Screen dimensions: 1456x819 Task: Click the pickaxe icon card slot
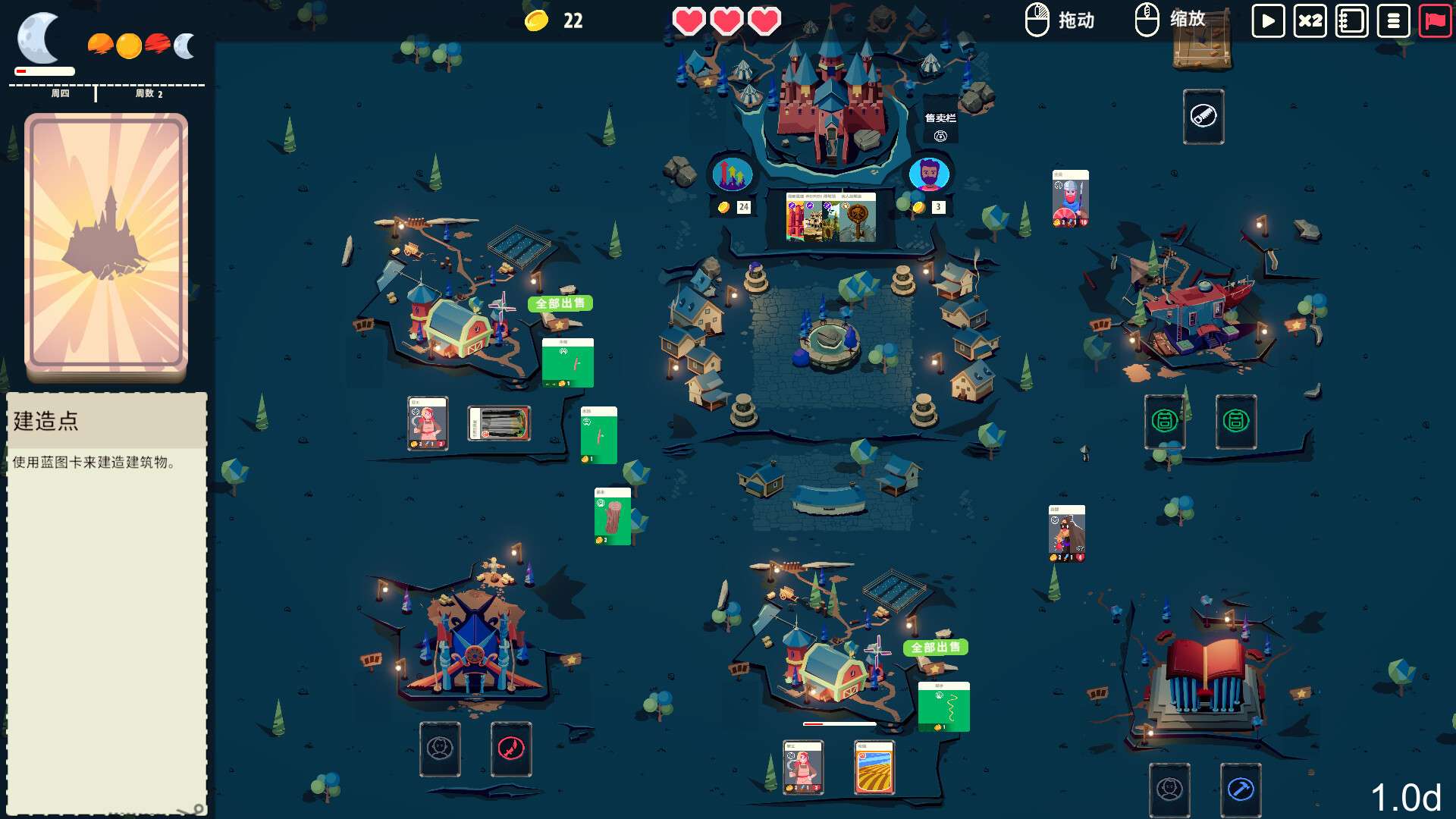click(1241, 789)
